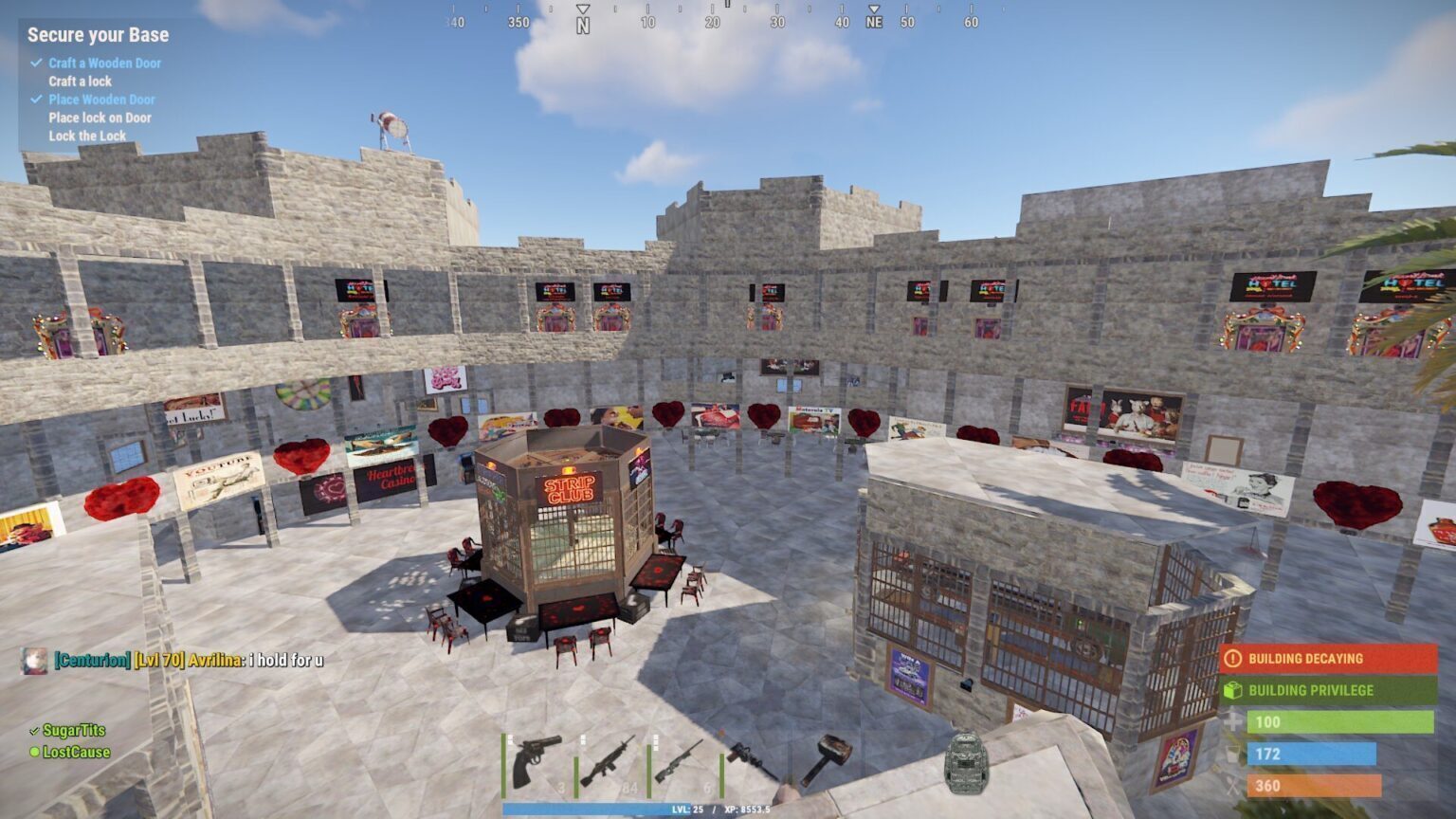
Task: Select teammate LostCause in team list
Action: coord(76,752)
